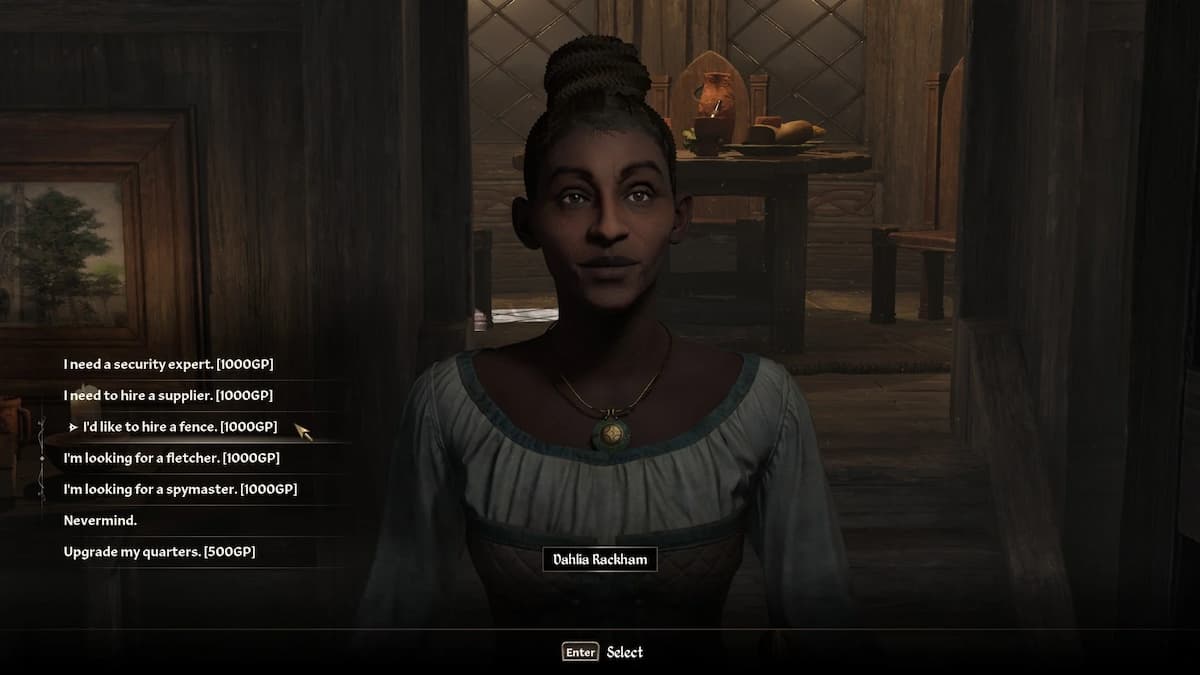Pick "I'd like to hire a fence"
1200x675 pixels.
coord(180,427)
